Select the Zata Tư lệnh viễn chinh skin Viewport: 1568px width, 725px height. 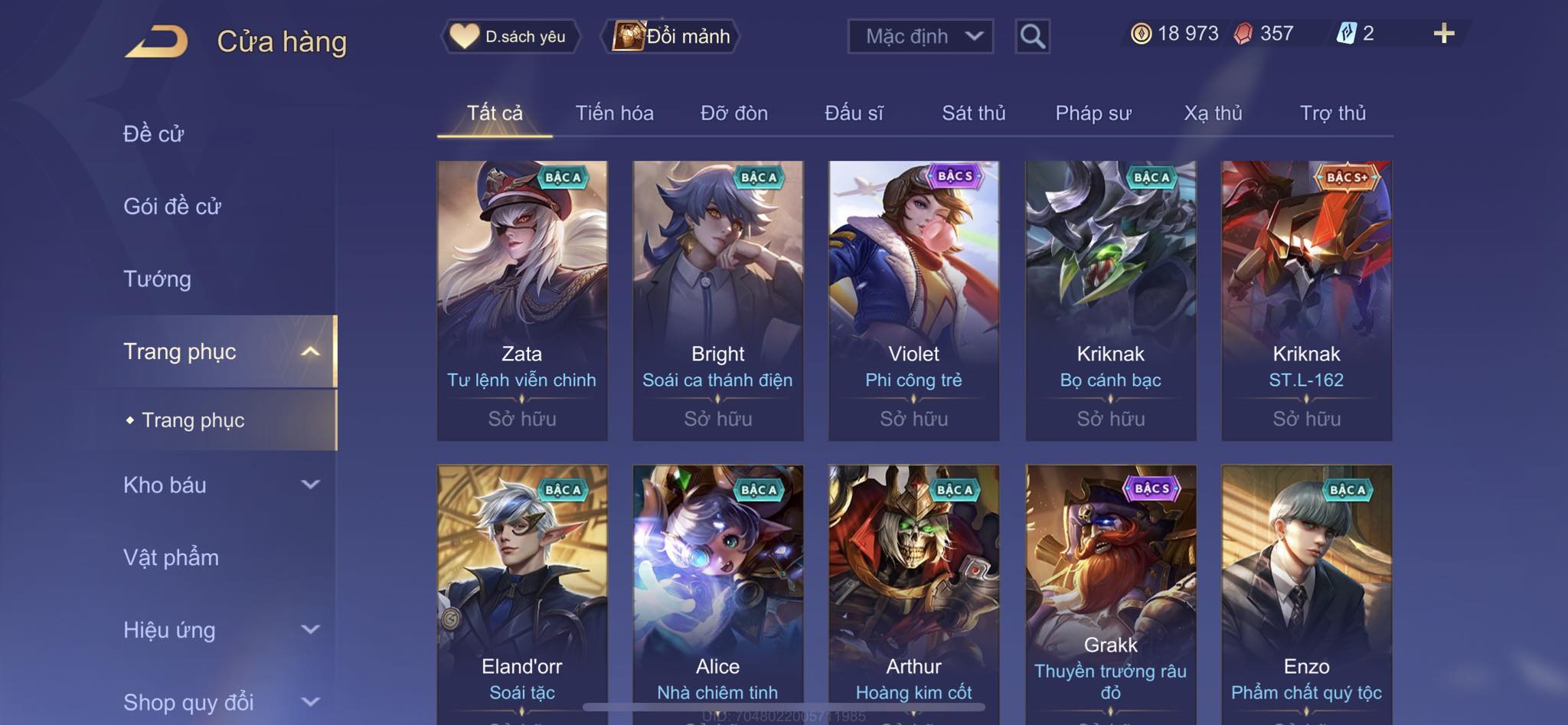[x=522, y=300]
